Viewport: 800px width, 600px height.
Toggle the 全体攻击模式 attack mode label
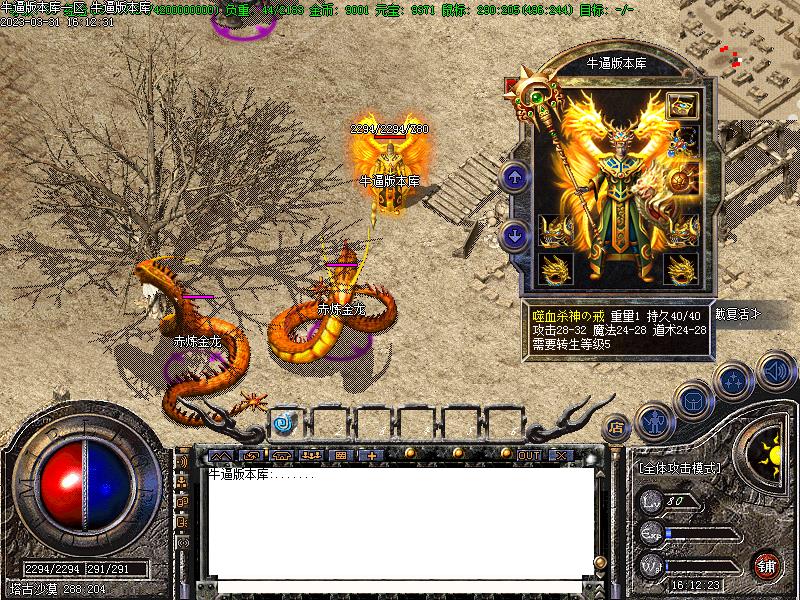680,467
